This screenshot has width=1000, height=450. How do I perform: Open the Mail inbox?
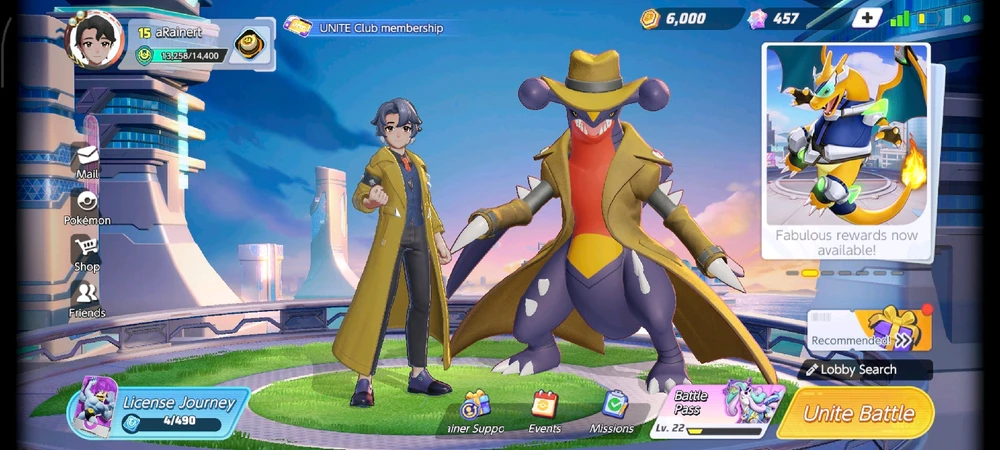point(87,161)
